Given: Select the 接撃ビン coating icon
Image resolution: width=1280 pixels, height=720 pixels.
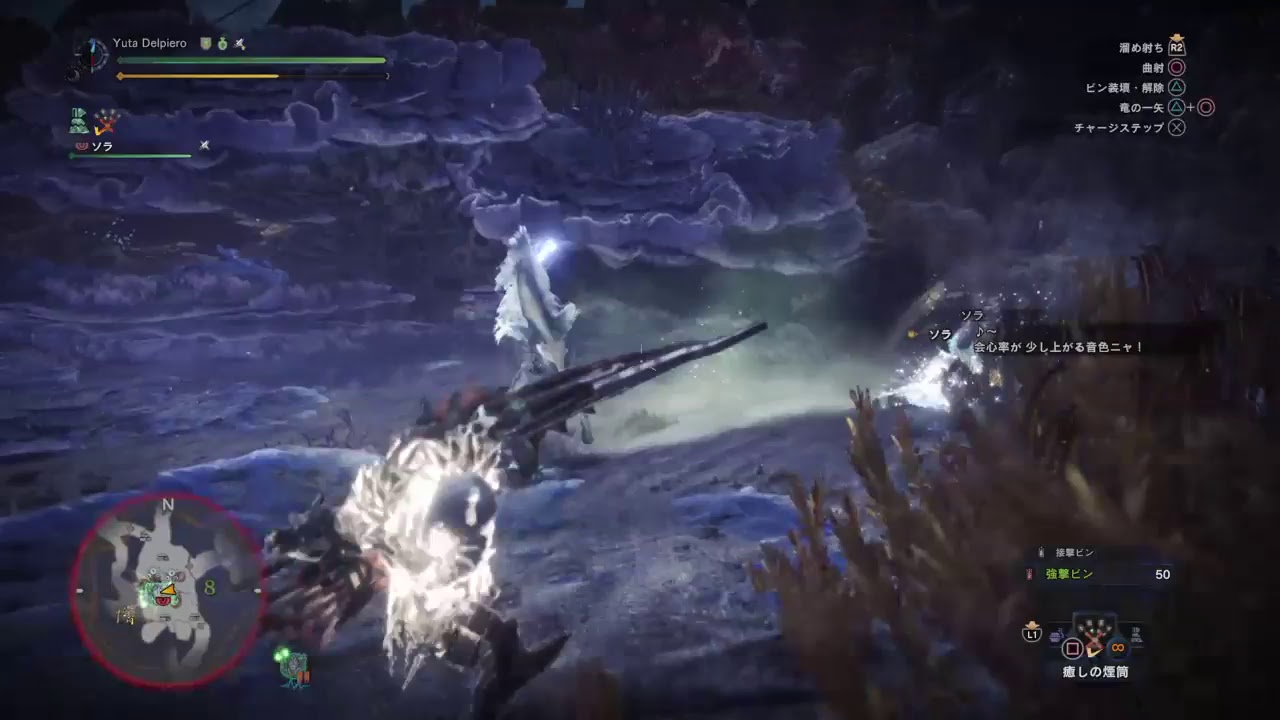Looking at the screenshot, I should tap(1040, 551).
